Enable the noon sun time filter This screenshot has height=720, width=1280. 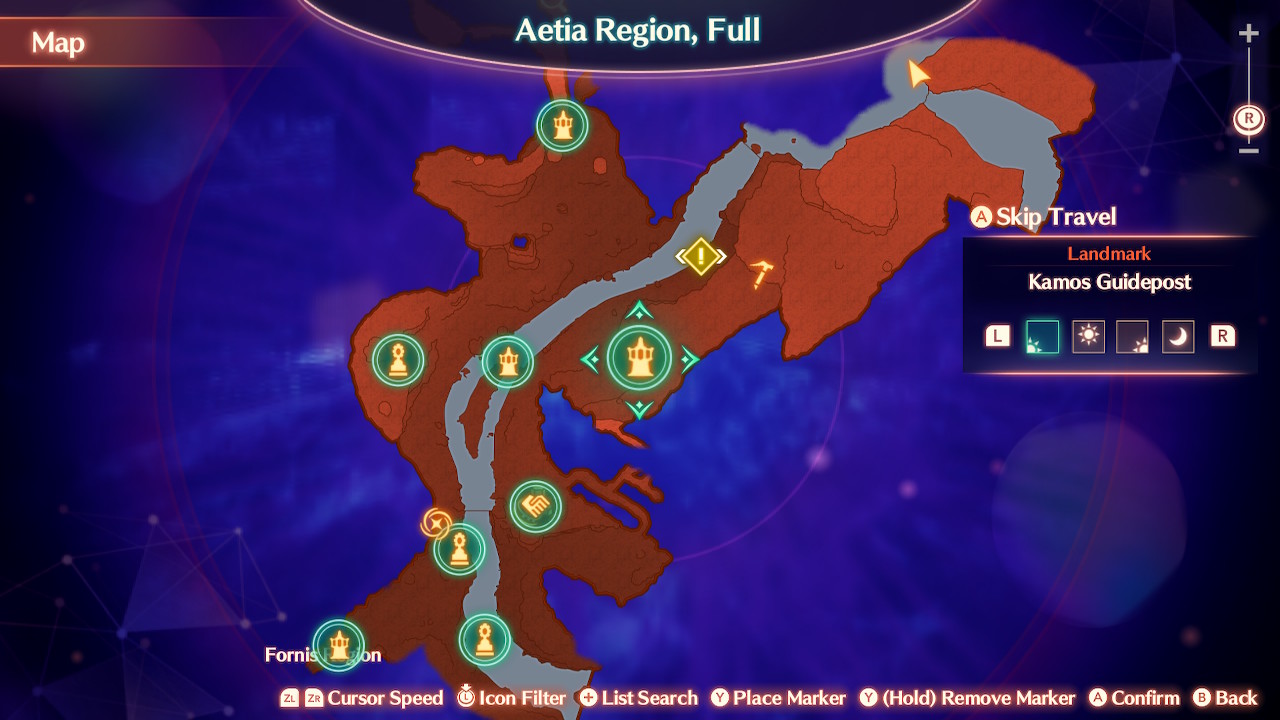[x=1088, y=336]
